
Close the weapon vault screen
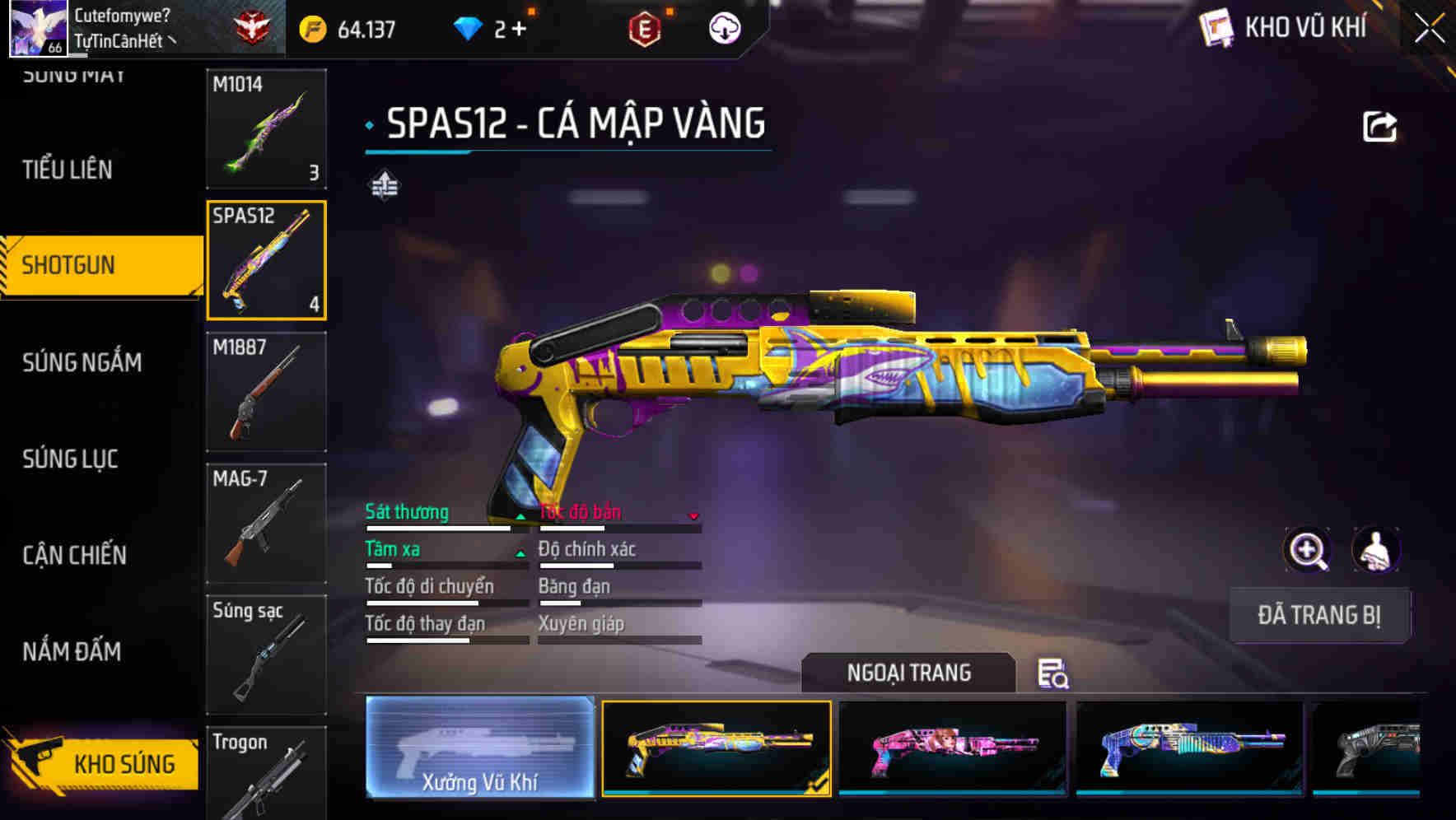pos(1429,28)
